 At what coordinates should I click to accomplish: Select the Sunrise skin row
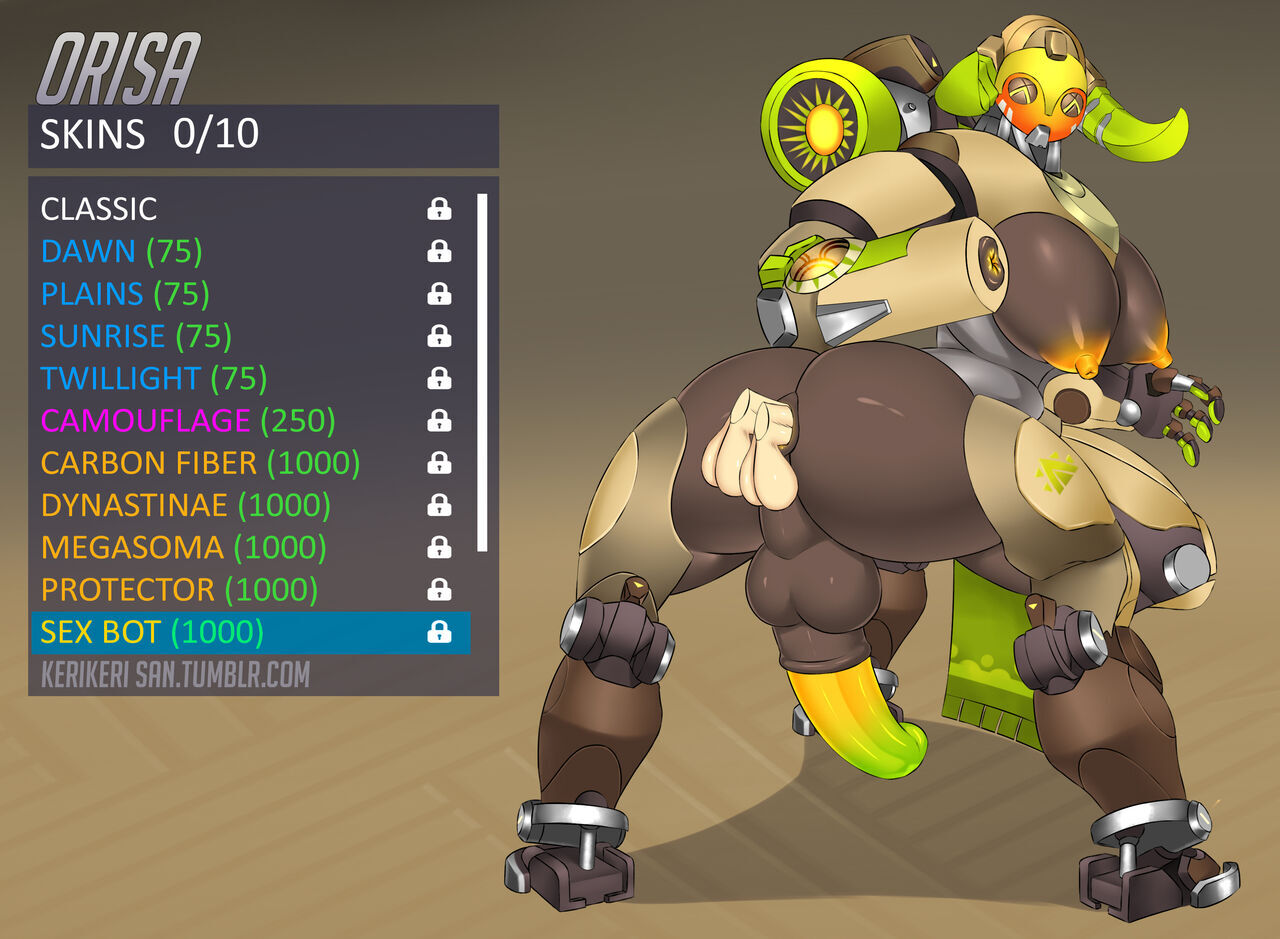(x=136, y=336)
